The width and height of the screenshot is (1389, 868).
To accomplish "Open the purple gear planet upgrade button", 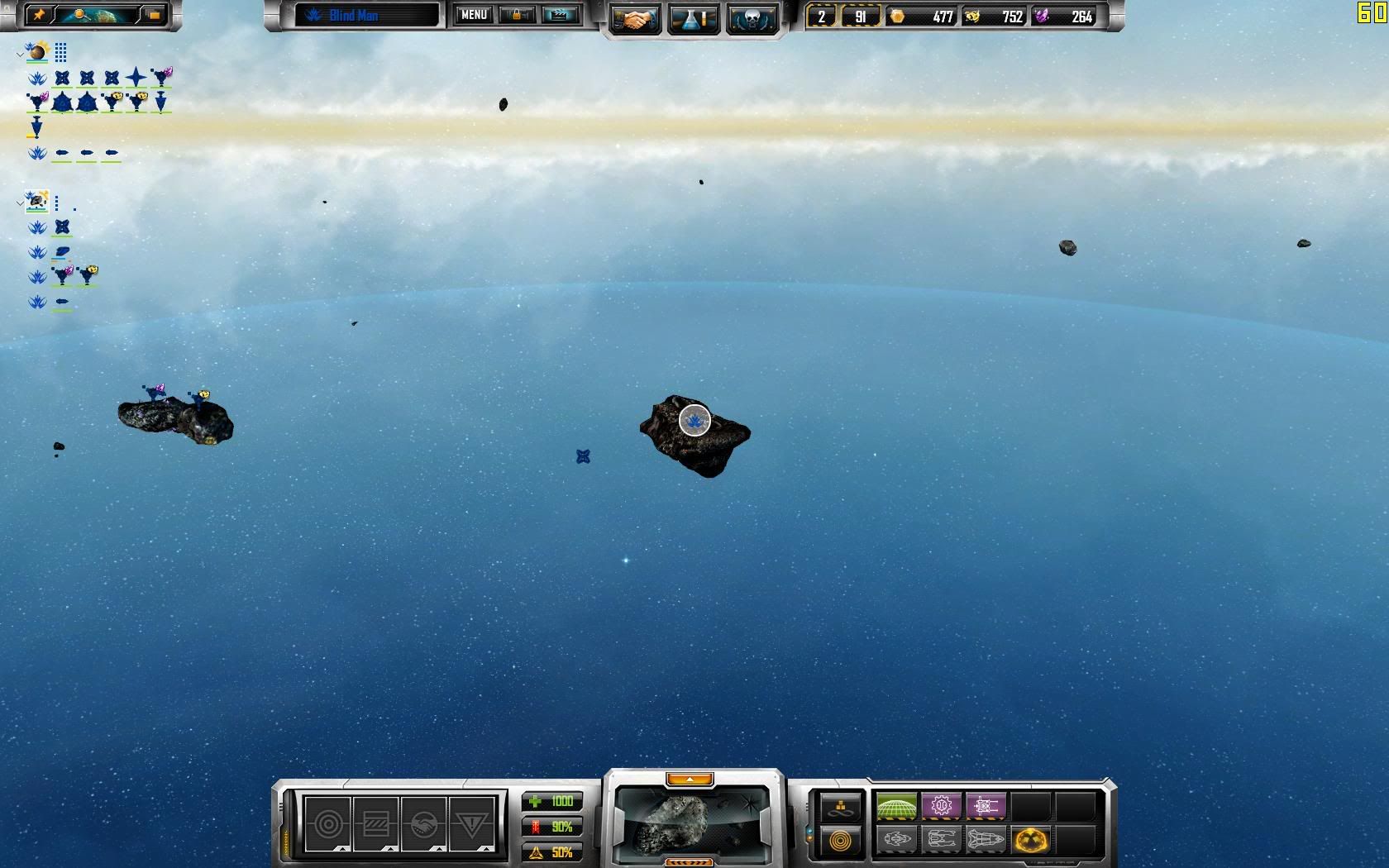I will [x=941, y=805].
